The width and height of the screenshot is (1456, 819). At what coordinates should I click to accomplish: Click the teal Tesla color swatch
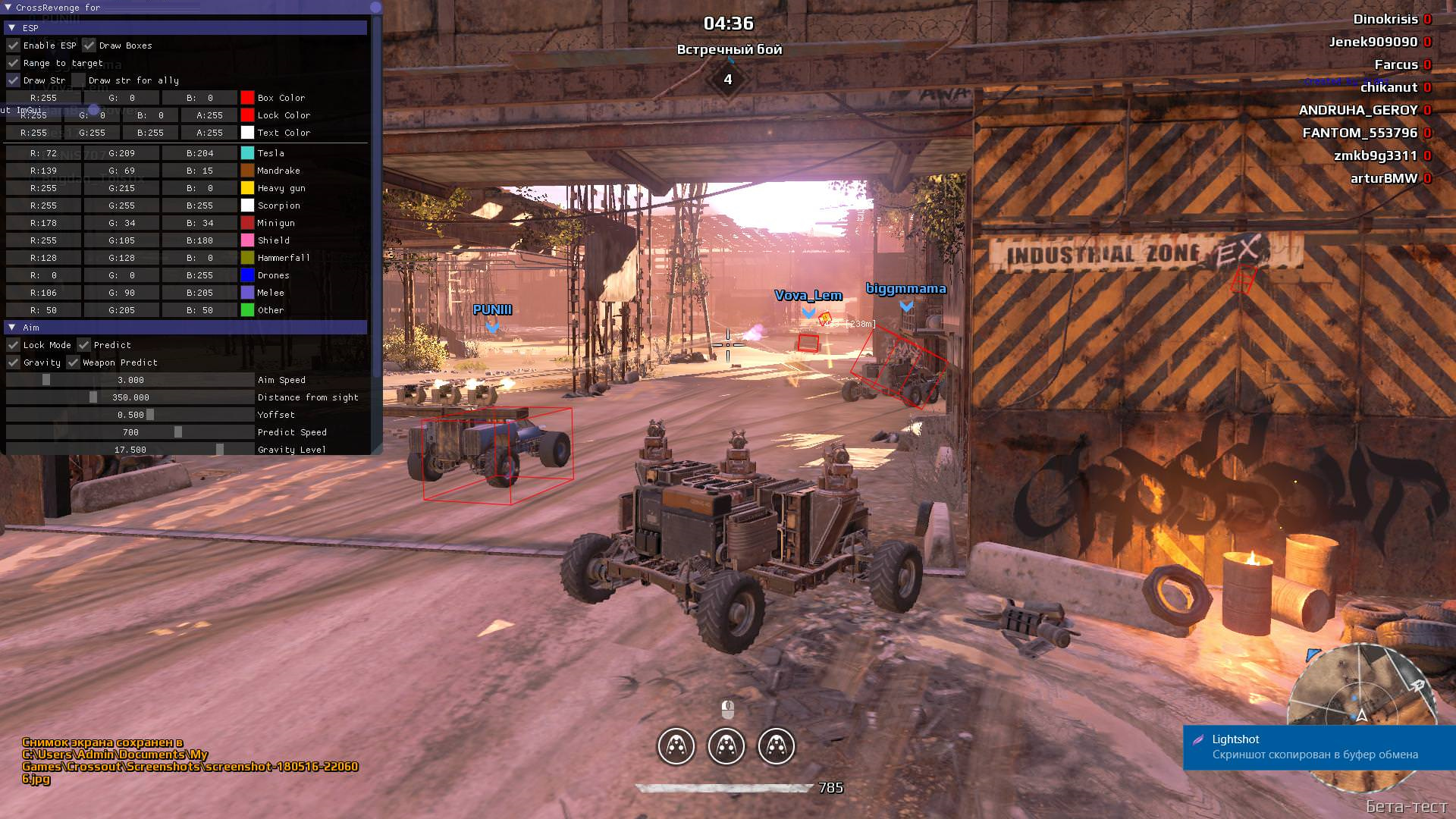point(246,152)
